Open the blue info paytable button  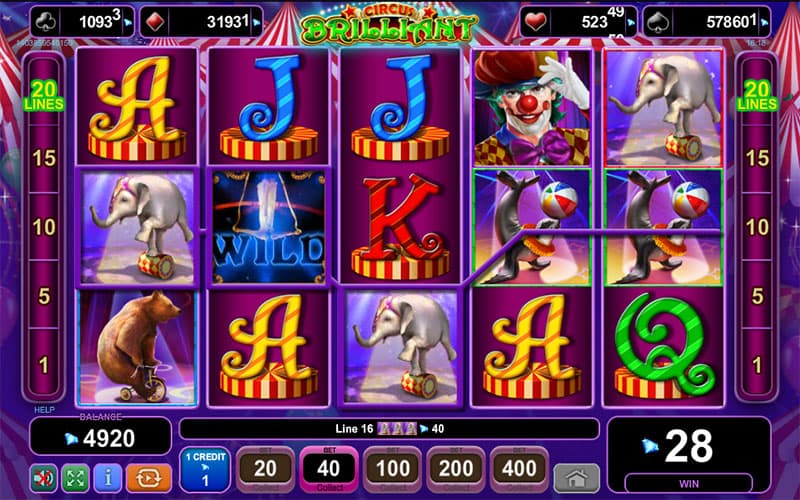pyautogui.click(x=108, y=476)
